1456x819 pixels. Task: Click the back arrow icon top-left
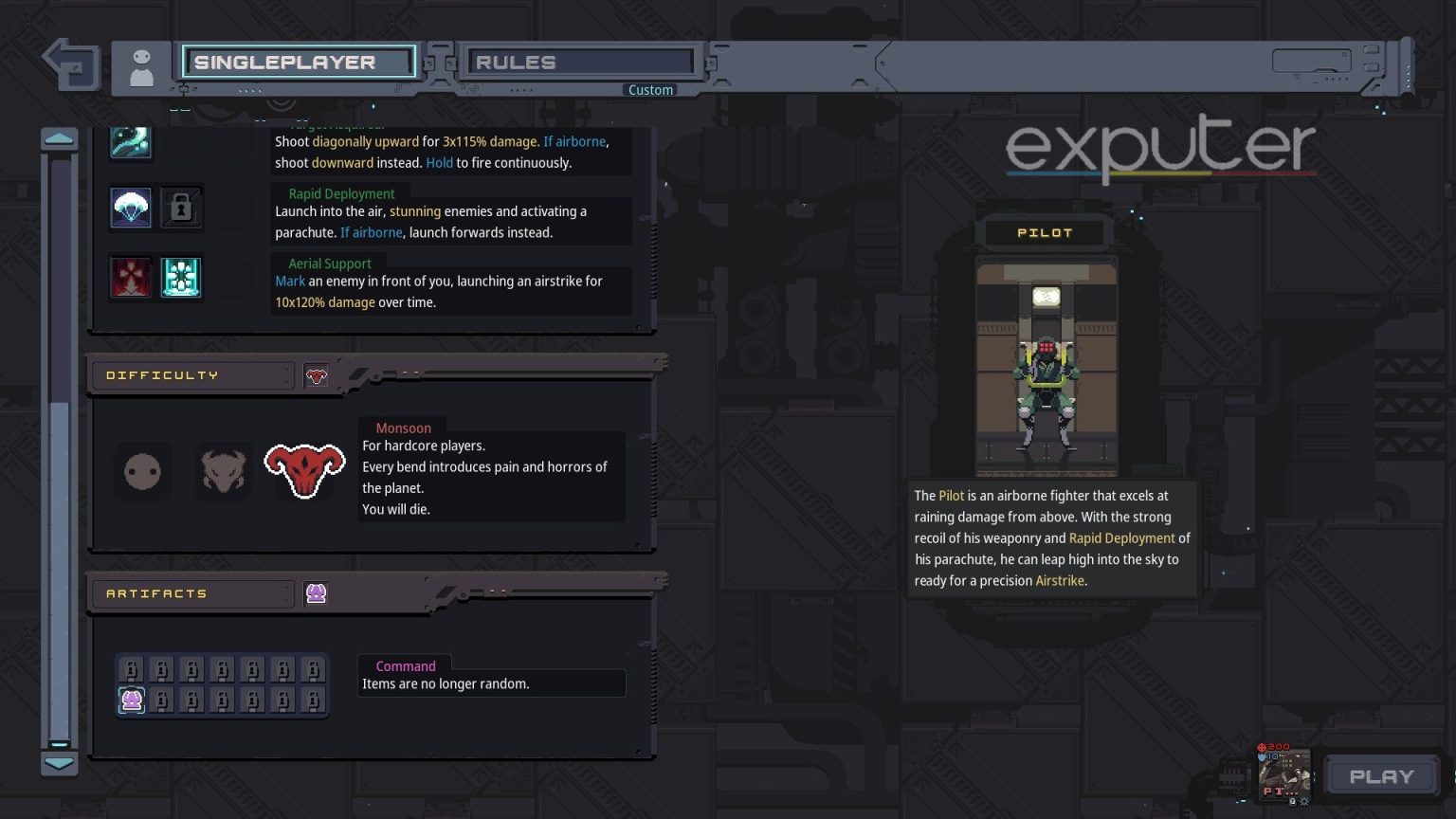pos(68,64)
